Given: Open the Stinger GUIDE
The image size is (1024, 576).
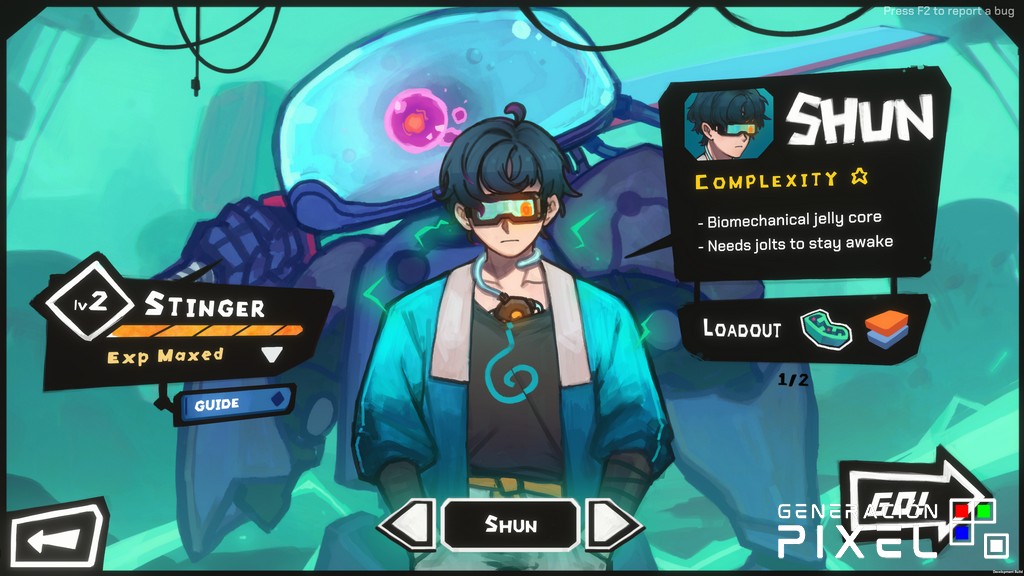Looking at the screenshot, I should pos(236,404).
